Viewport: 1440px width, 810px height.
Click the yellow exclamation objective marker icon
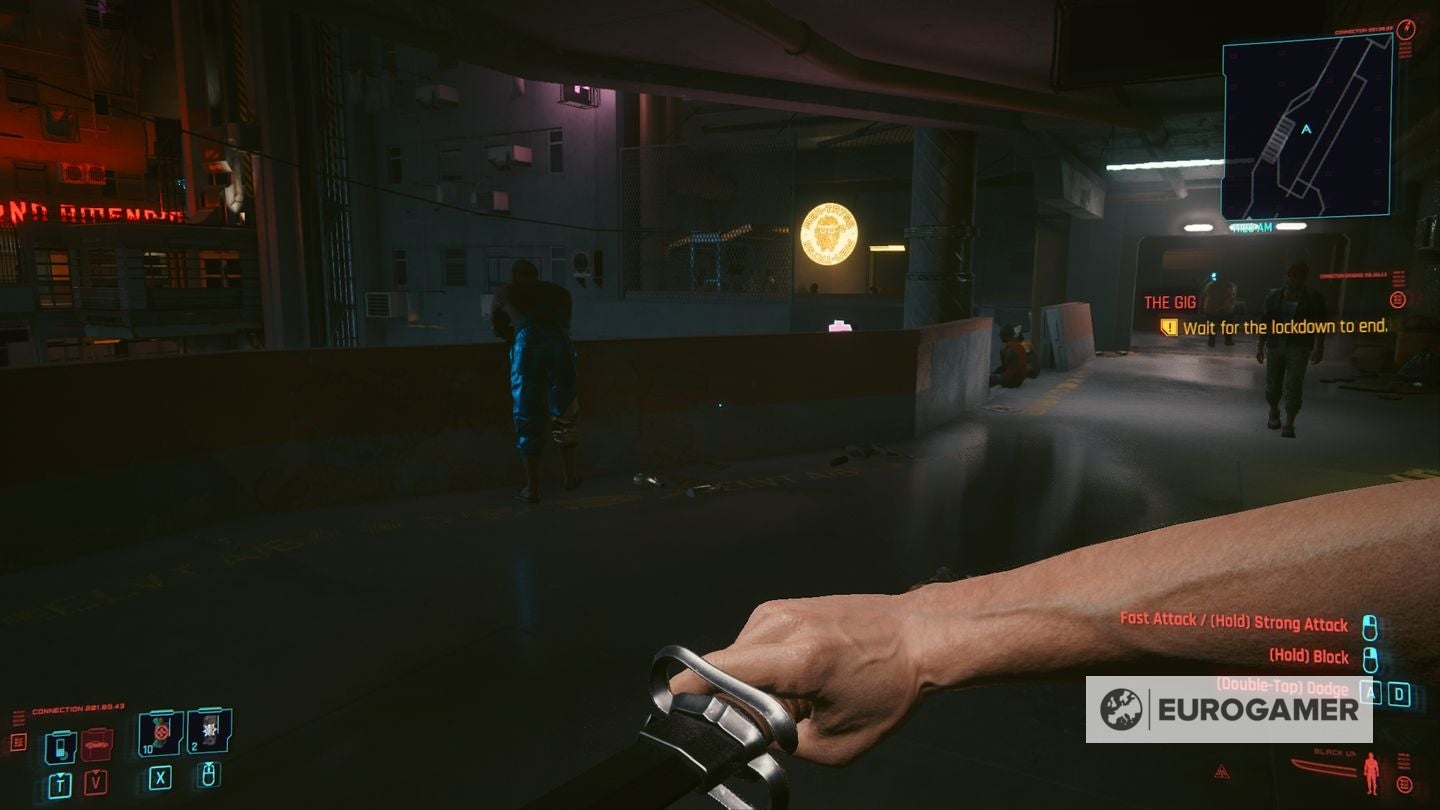tap(1168, 327)
